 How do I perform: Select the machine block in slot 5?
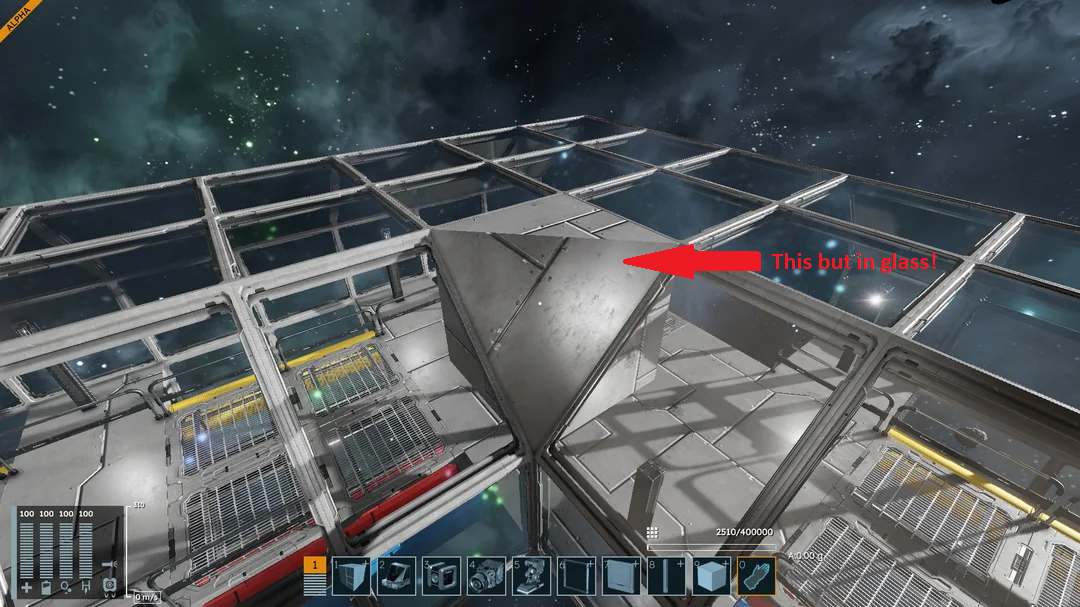pos(531,577)
